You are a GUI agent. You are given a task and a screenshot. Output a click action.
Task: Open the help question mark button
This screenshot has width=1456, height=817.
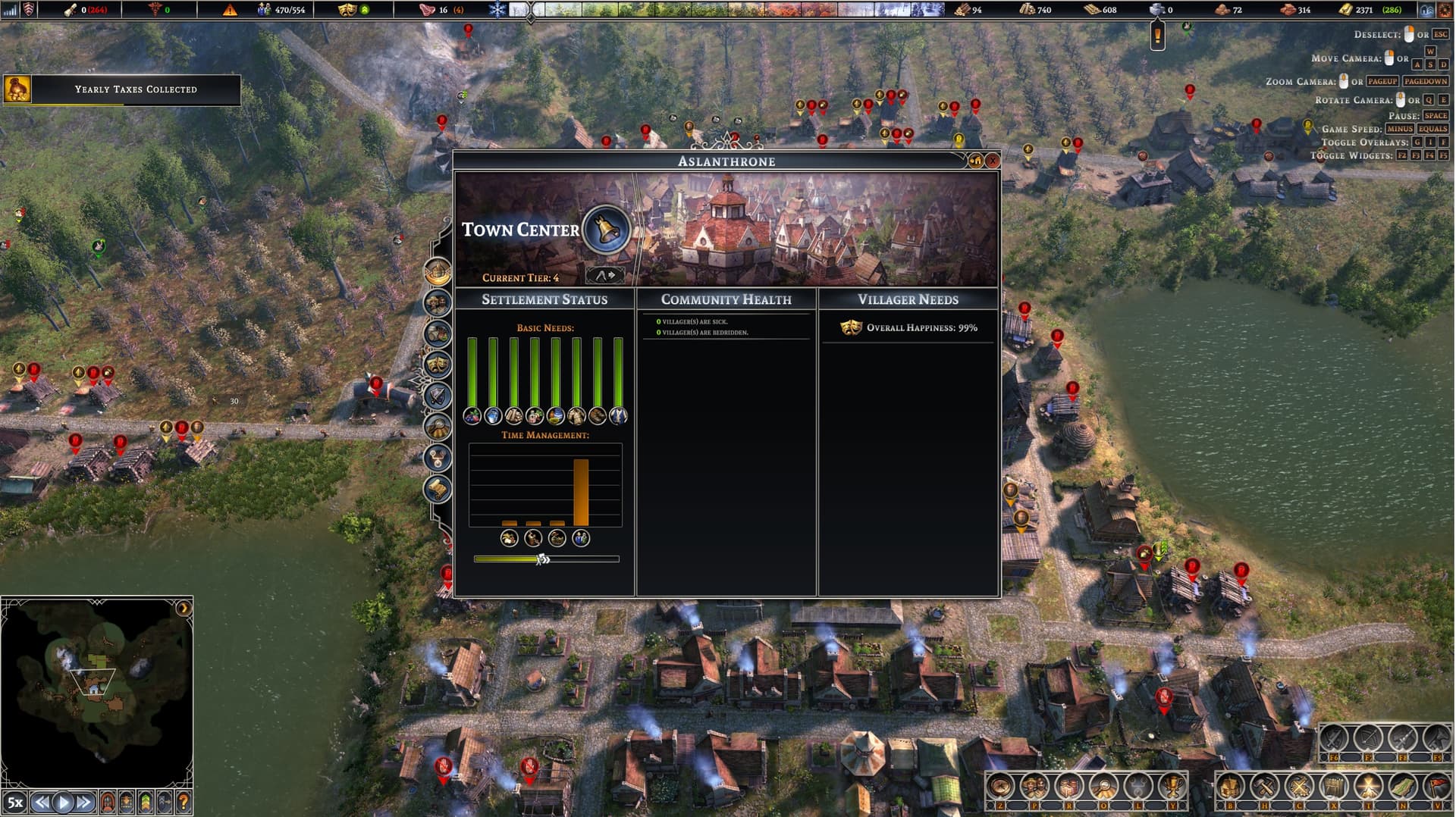pos(183,802)
